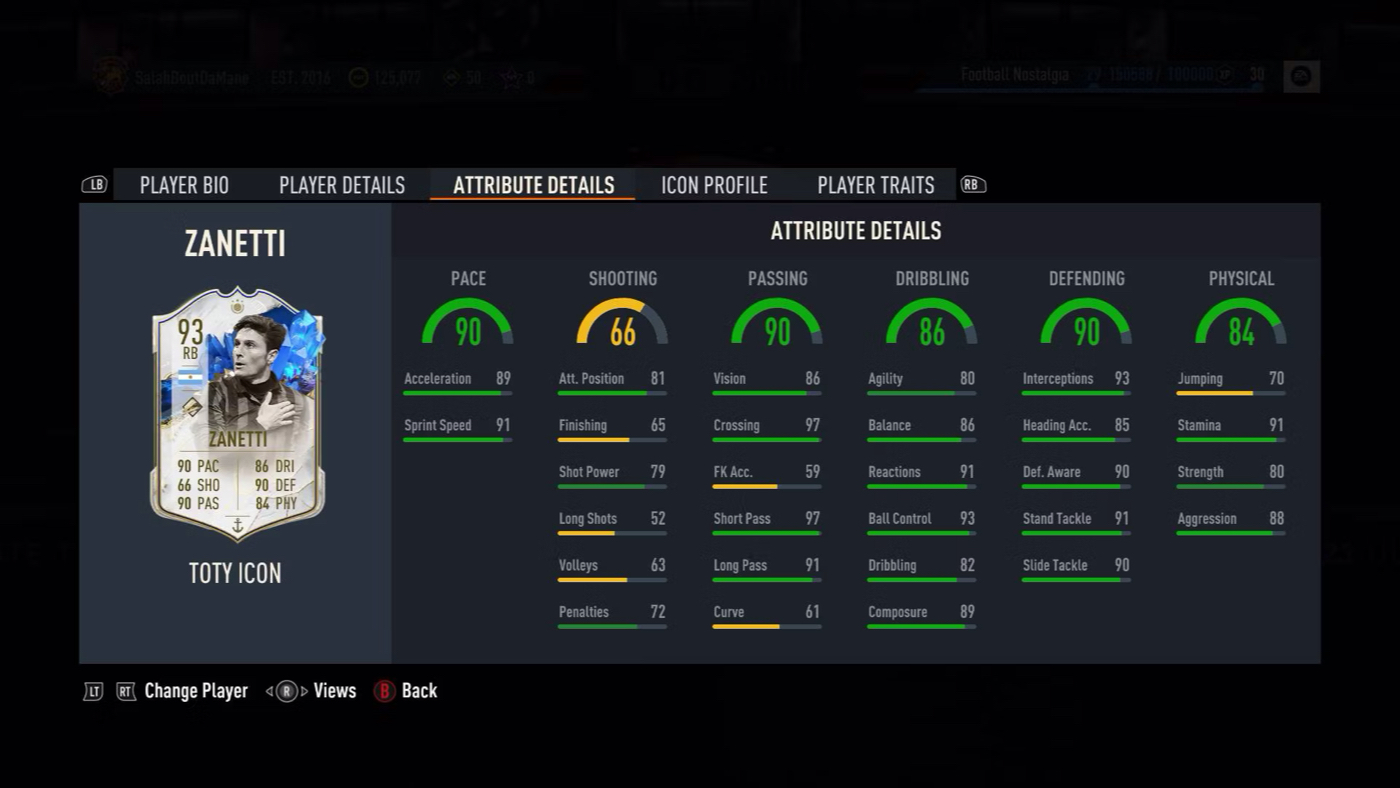View the Player Traits tab
The width and height of the screenshot is (1400, 788).
(x=875, y=185)
